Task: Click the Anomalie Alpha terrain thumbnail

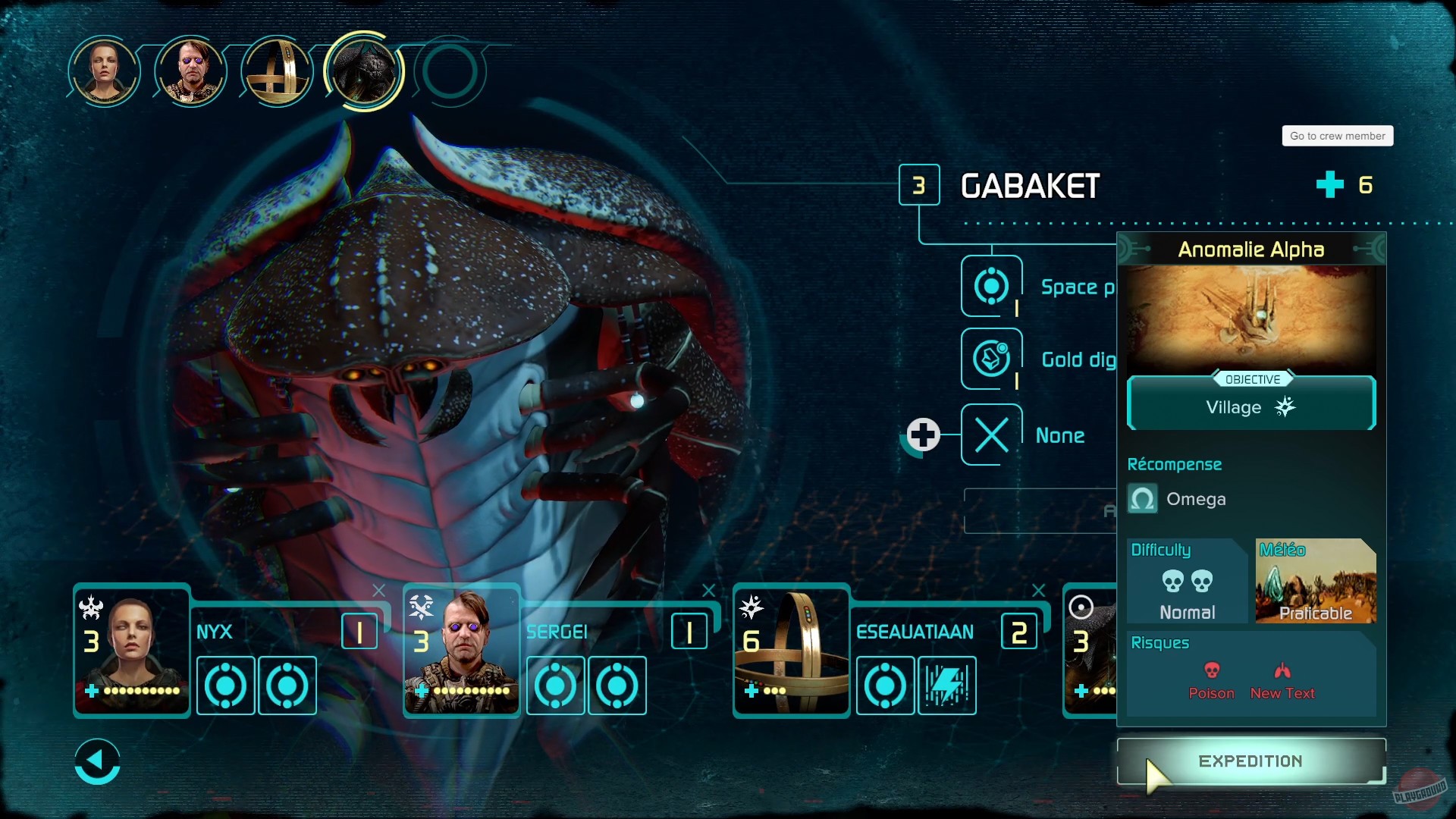Action: (x=1251, y=318)
